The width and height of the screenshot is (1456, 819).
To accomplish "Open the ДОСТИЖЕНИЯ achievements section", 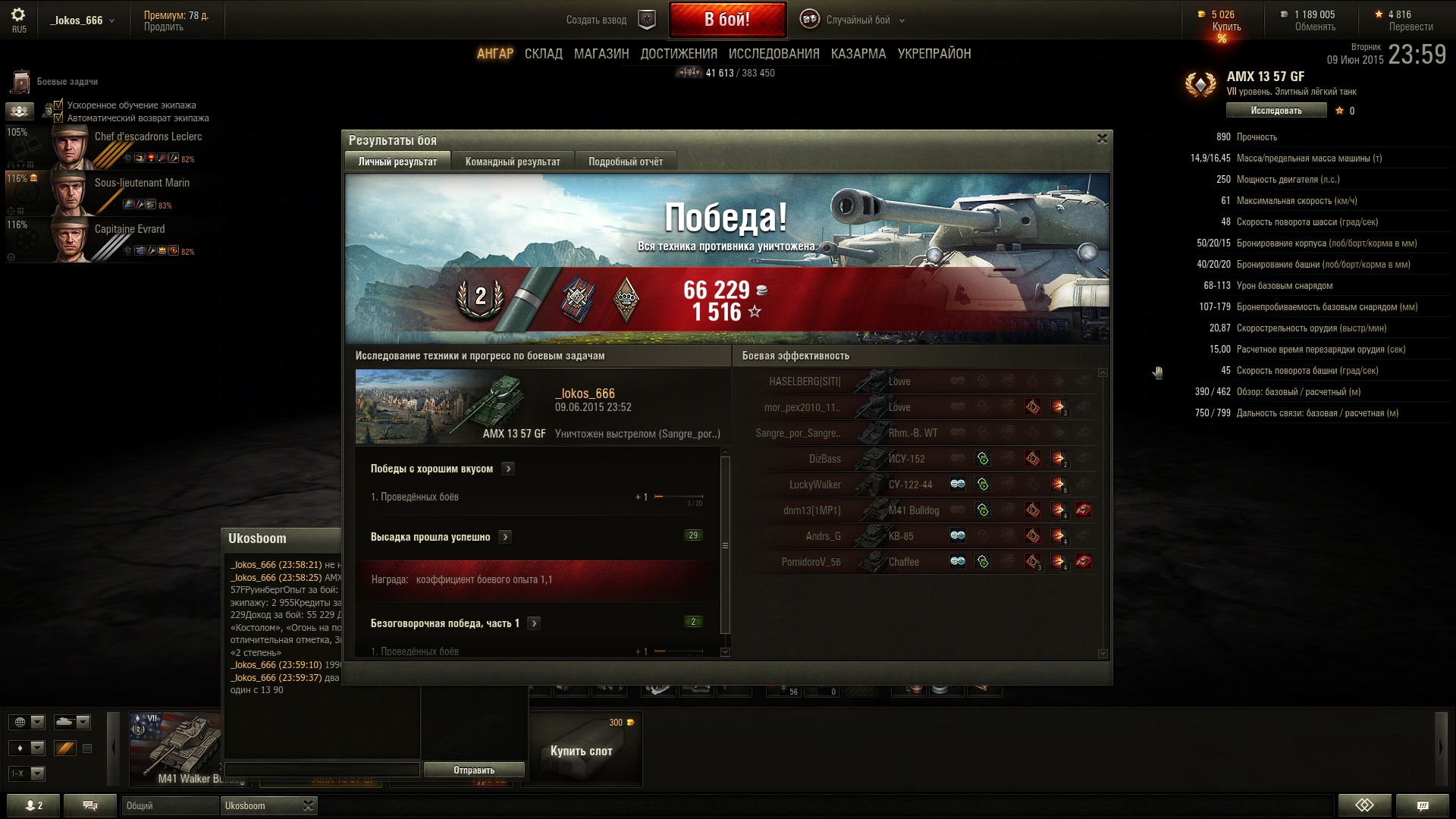I will [x=678, y=54].
